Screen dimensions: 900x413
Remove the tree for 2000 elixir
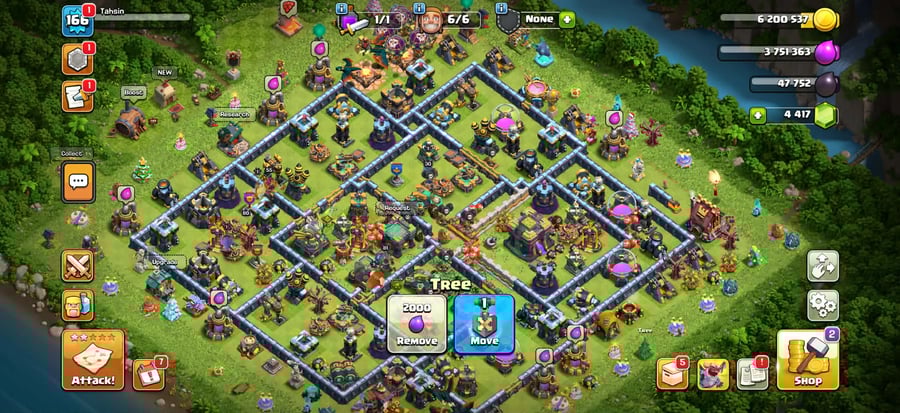click(416, 323)
